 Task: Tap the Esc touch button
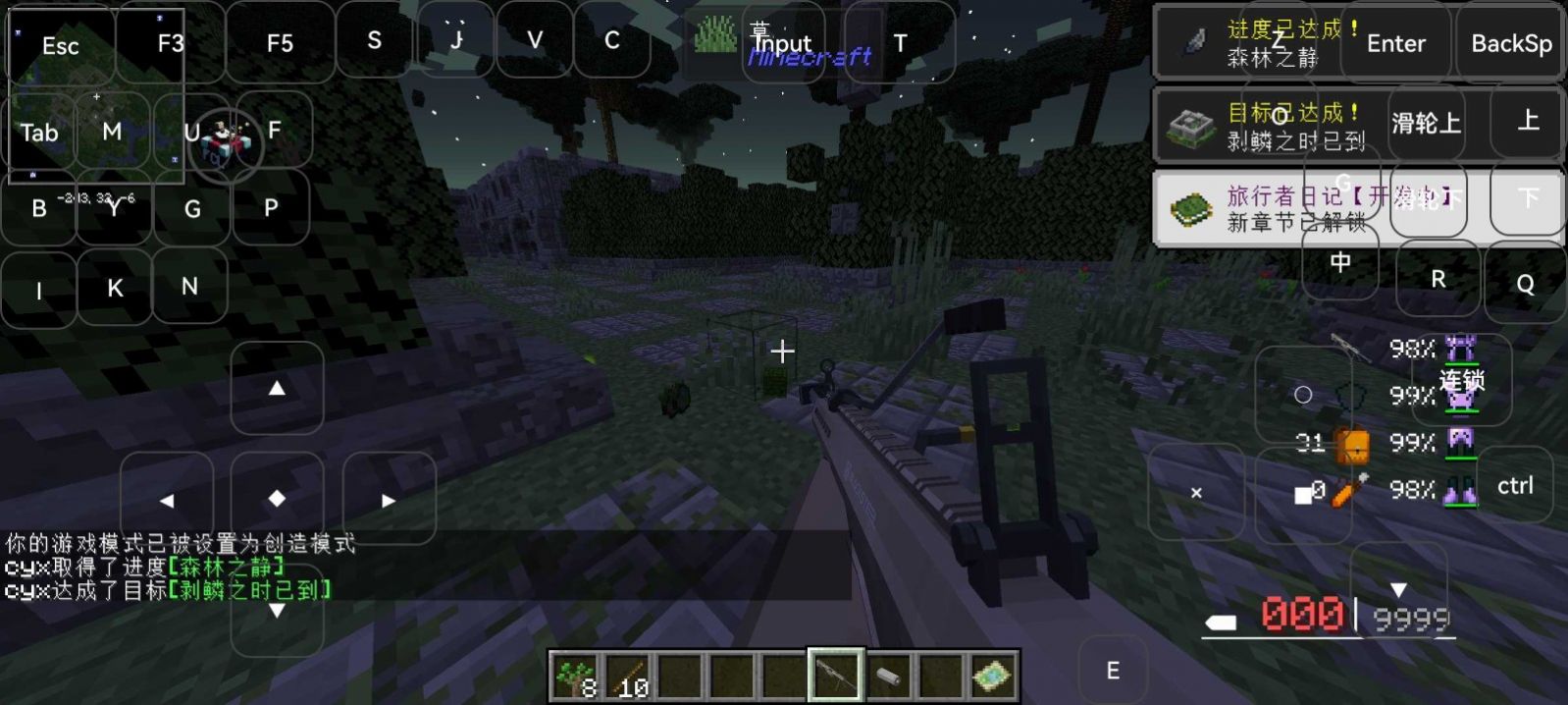[x=61, y=46]
